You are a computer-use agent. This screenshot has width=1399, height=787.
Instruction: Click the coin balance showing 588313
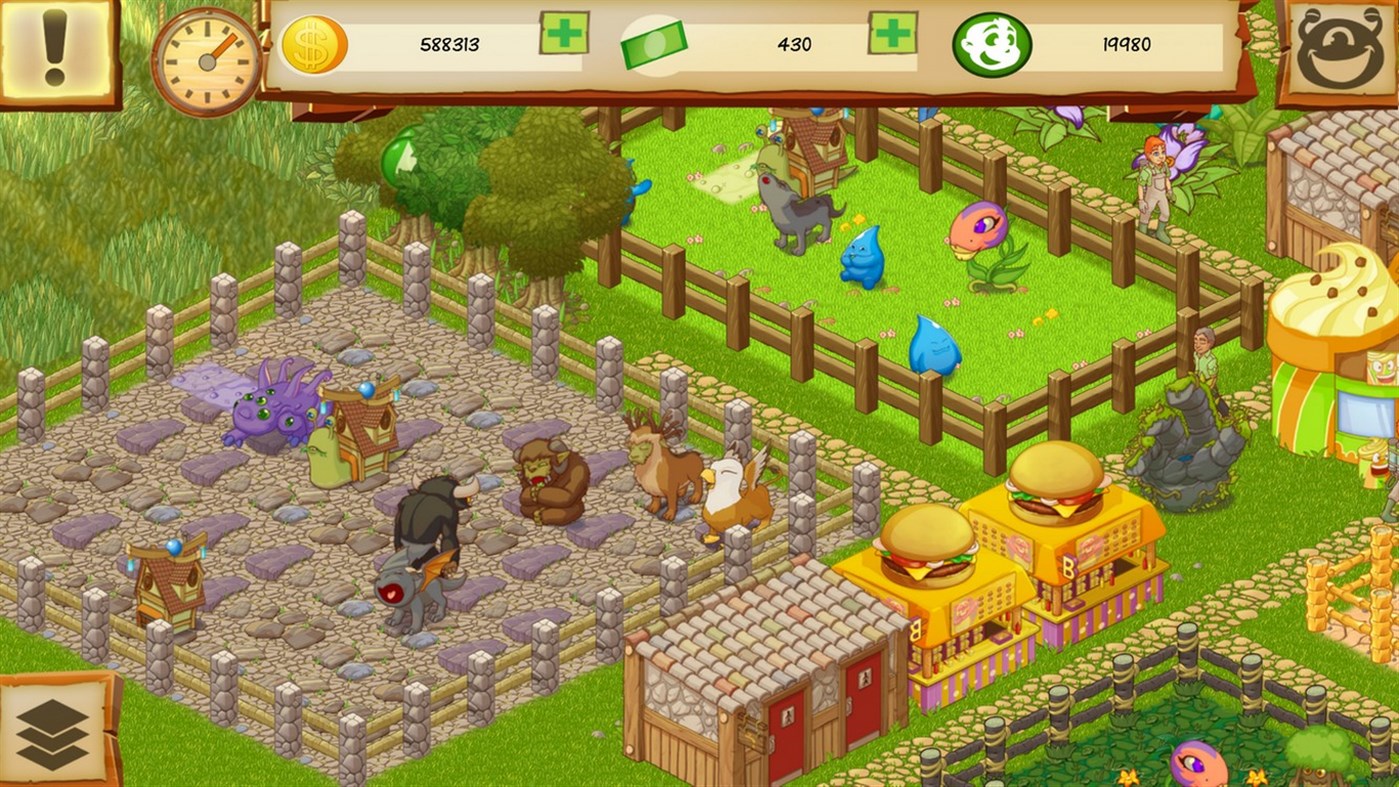pos(448,44)
